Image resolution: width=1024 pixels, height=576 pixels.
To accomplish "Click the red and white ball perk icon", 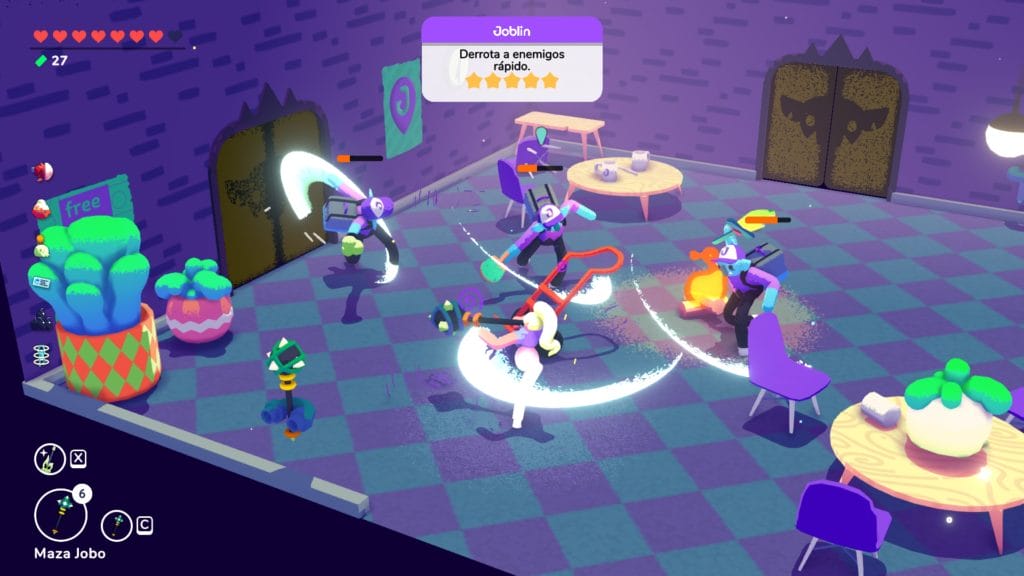I will click(41, 172).
